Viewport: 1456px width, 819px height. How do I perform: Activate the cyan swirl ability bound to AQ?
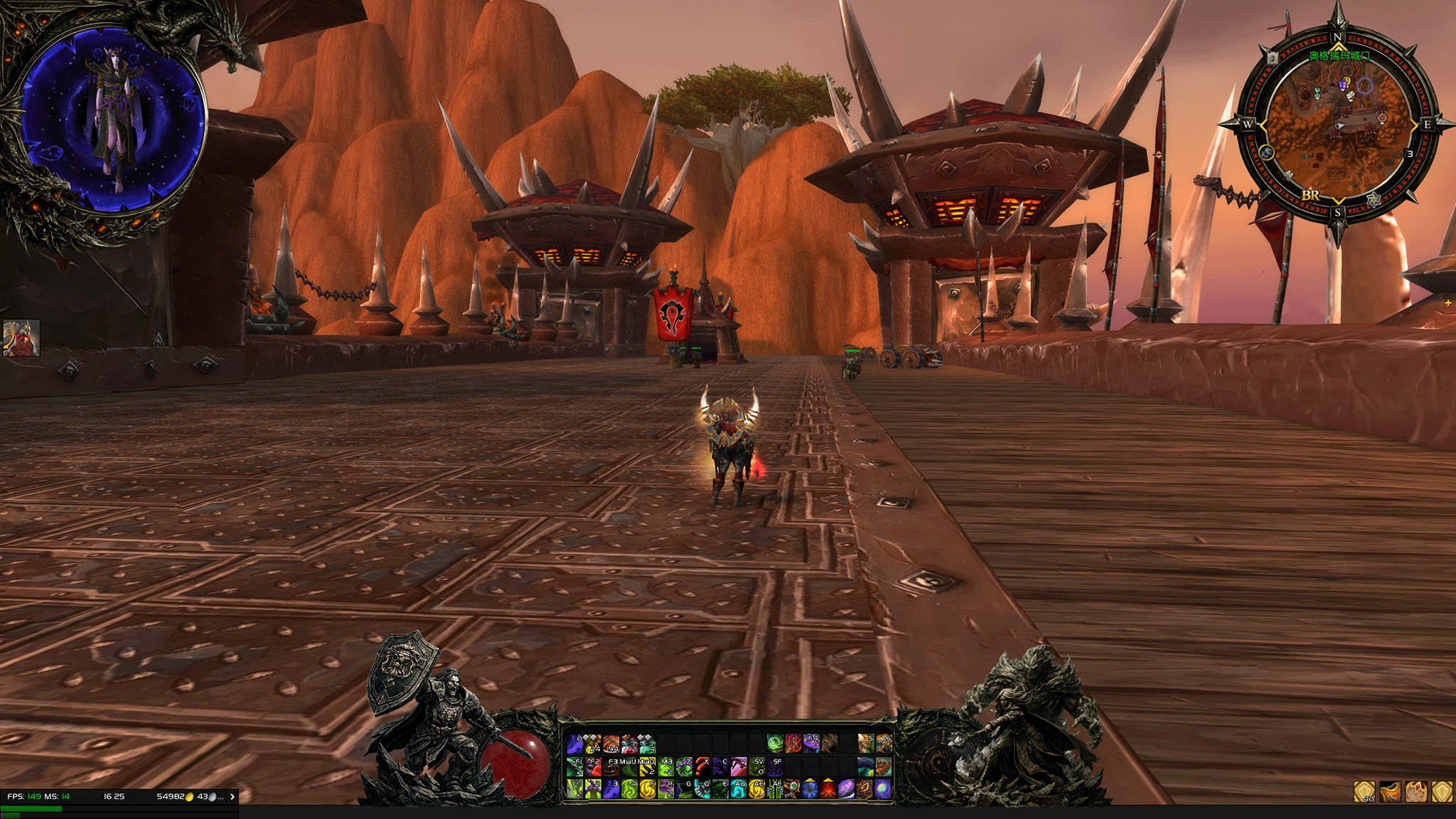click(x=738, y=788)
